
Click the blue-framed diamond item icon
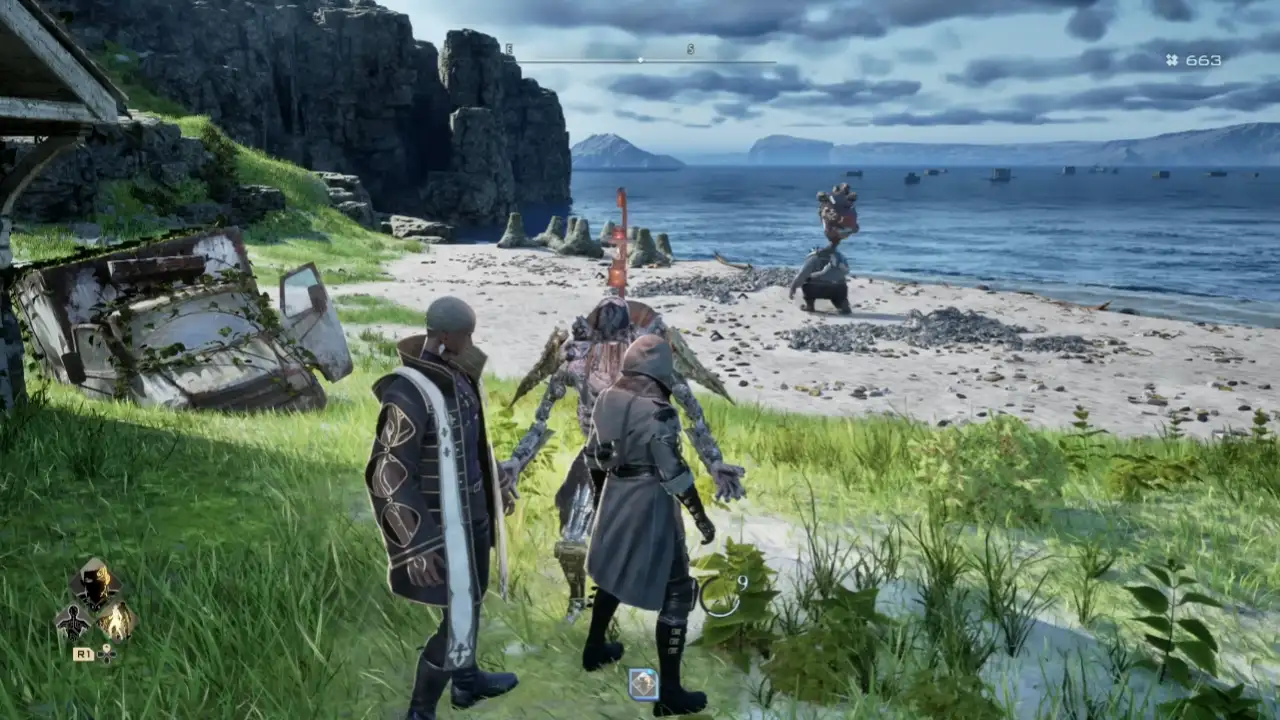(x=642, y=683)
